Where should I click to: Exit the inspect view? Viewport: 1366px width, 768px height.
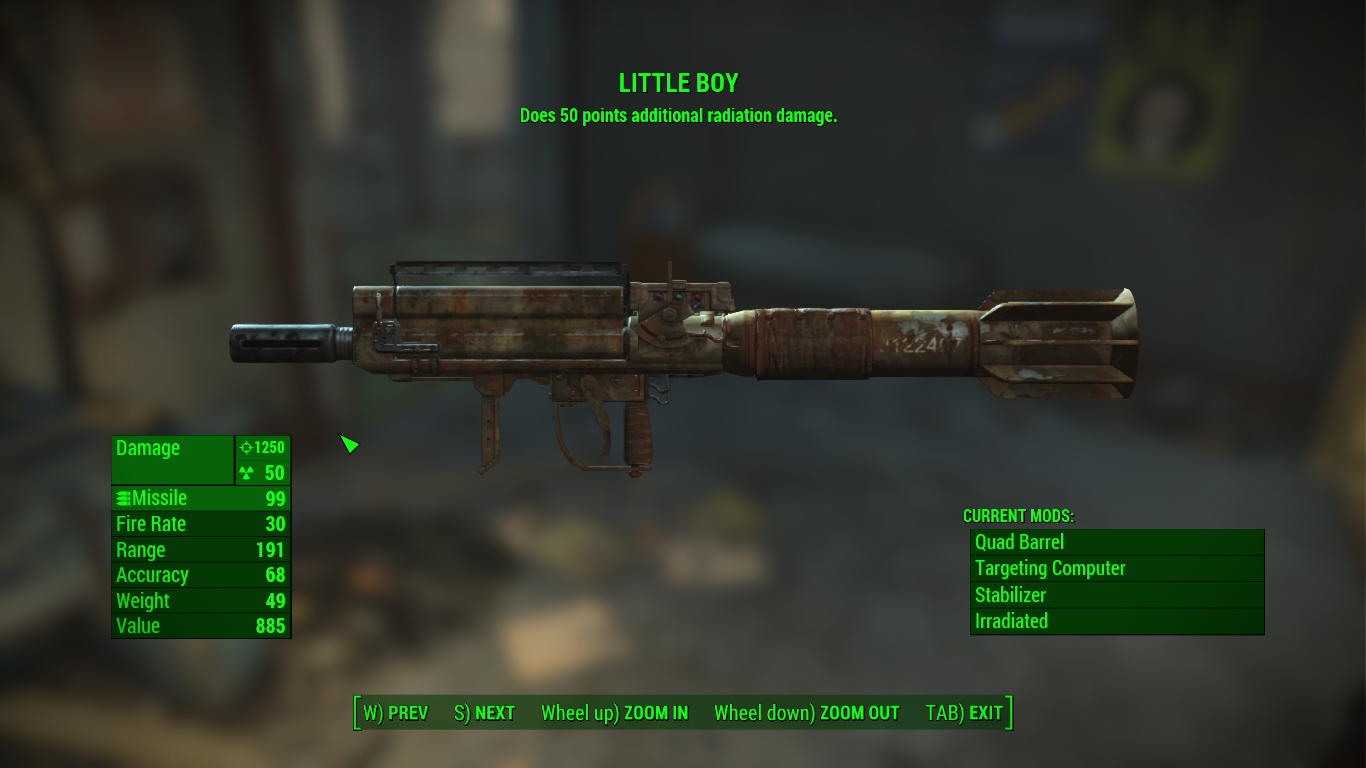pos(964,713)
